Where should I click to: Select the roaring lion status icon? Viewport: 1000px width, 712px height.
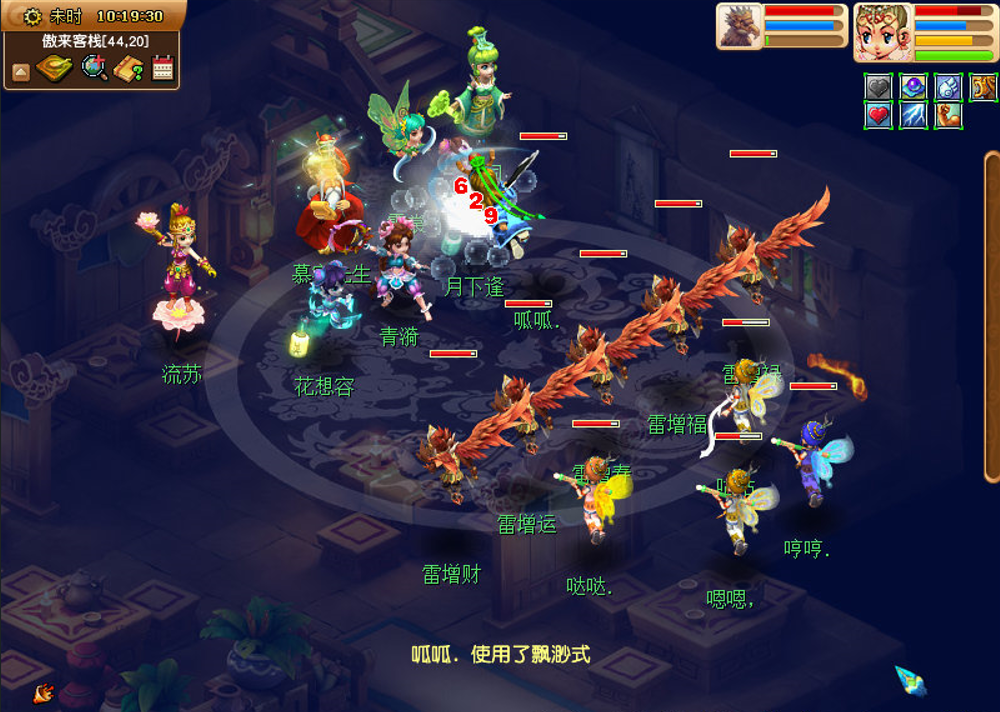click(983, 88)
